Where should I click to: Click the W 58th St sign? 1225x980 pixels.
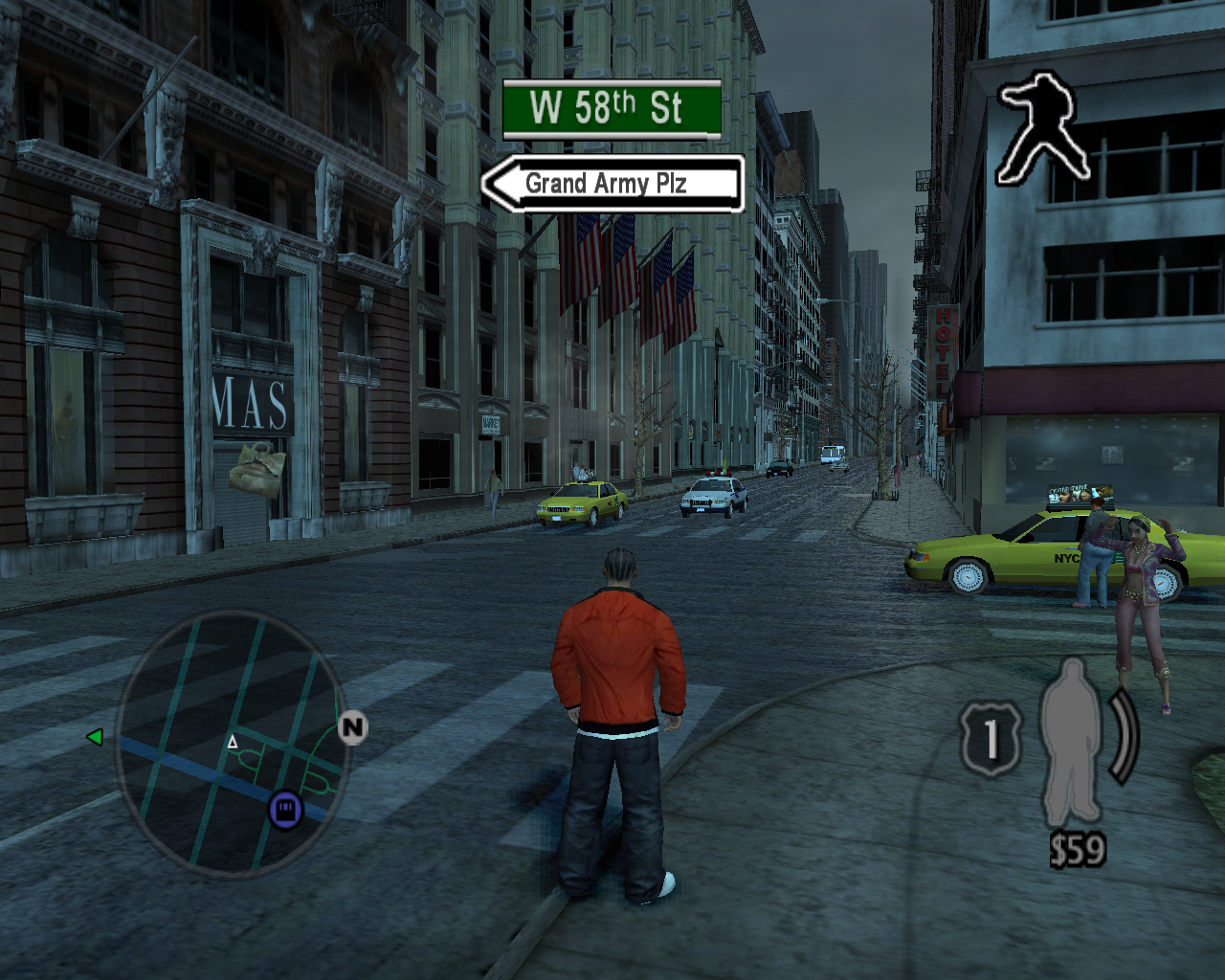[612, 108]
